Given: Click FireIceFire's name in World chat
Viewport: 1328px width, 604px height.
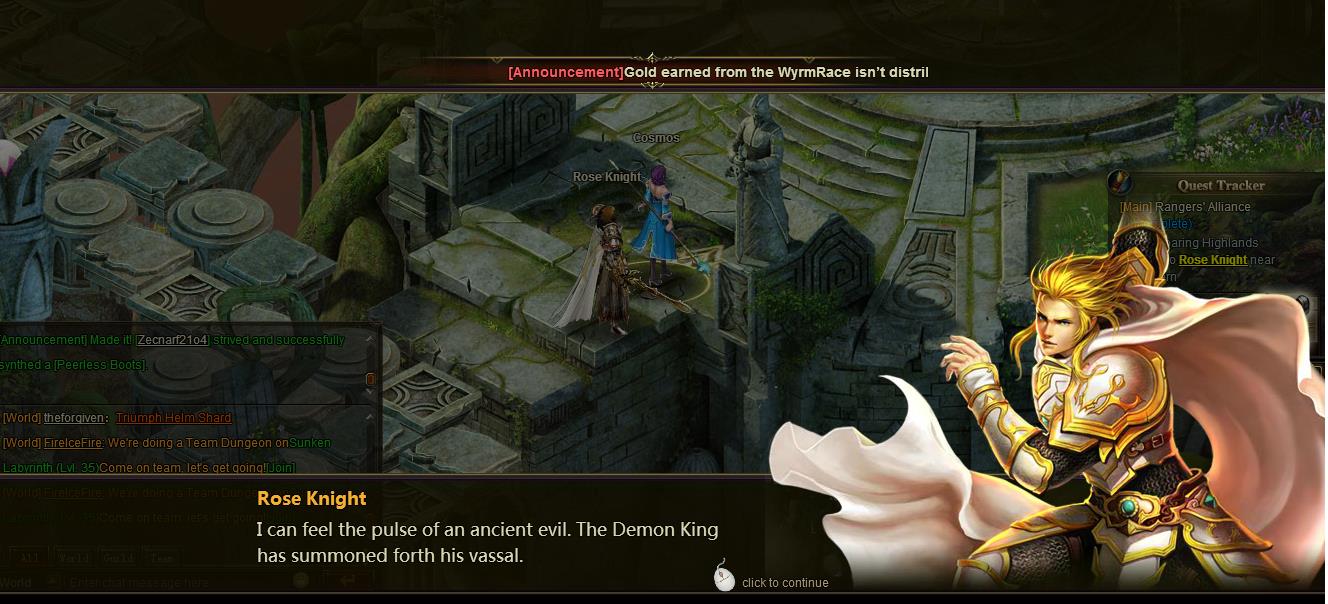Looking at the screenshot, I should click(72, 443).
